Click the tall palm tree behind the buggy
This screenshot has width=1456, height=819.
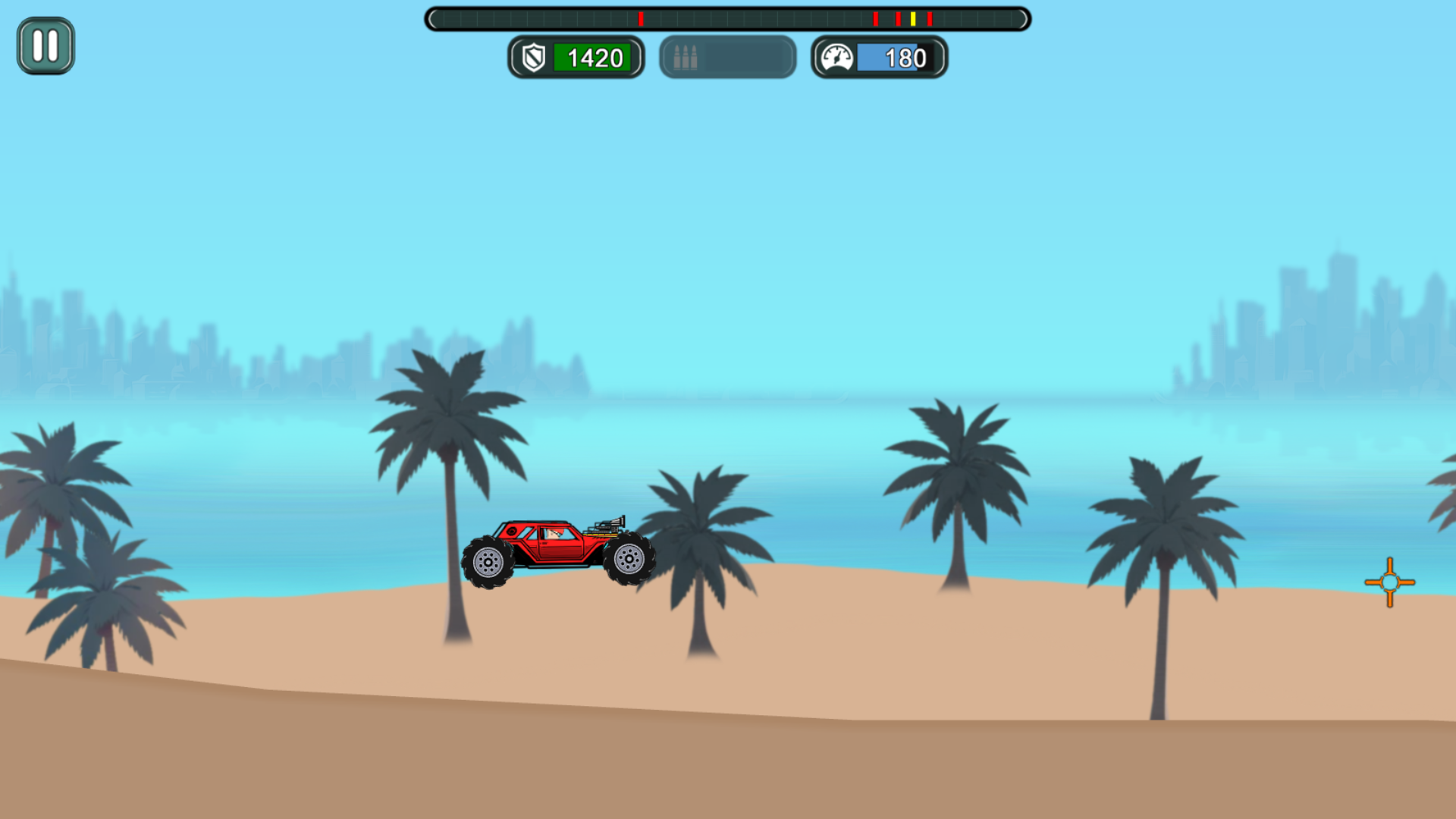[447, 425]
